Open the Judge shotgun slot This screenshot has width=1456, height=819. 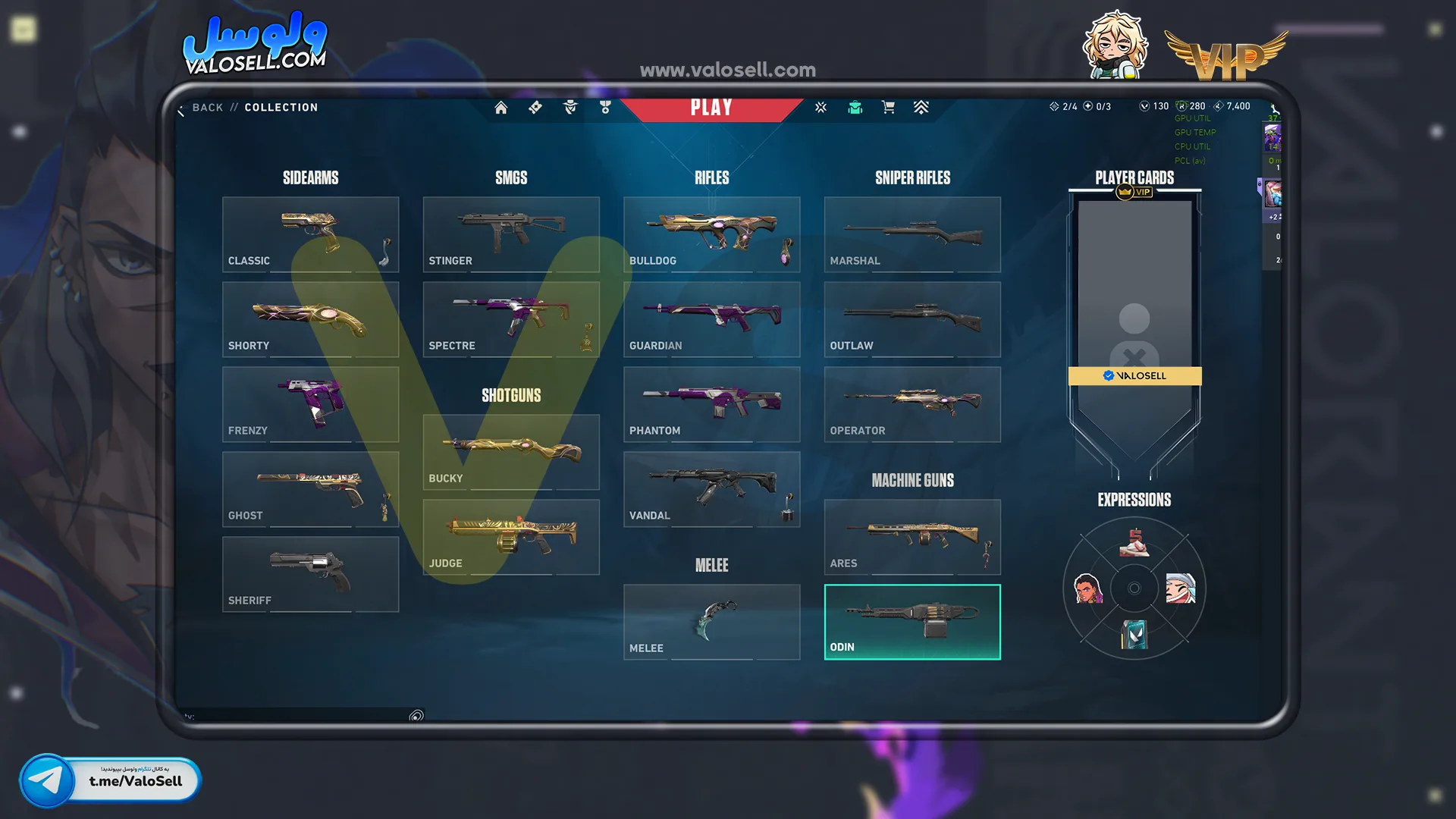click(x=510, y=537)
